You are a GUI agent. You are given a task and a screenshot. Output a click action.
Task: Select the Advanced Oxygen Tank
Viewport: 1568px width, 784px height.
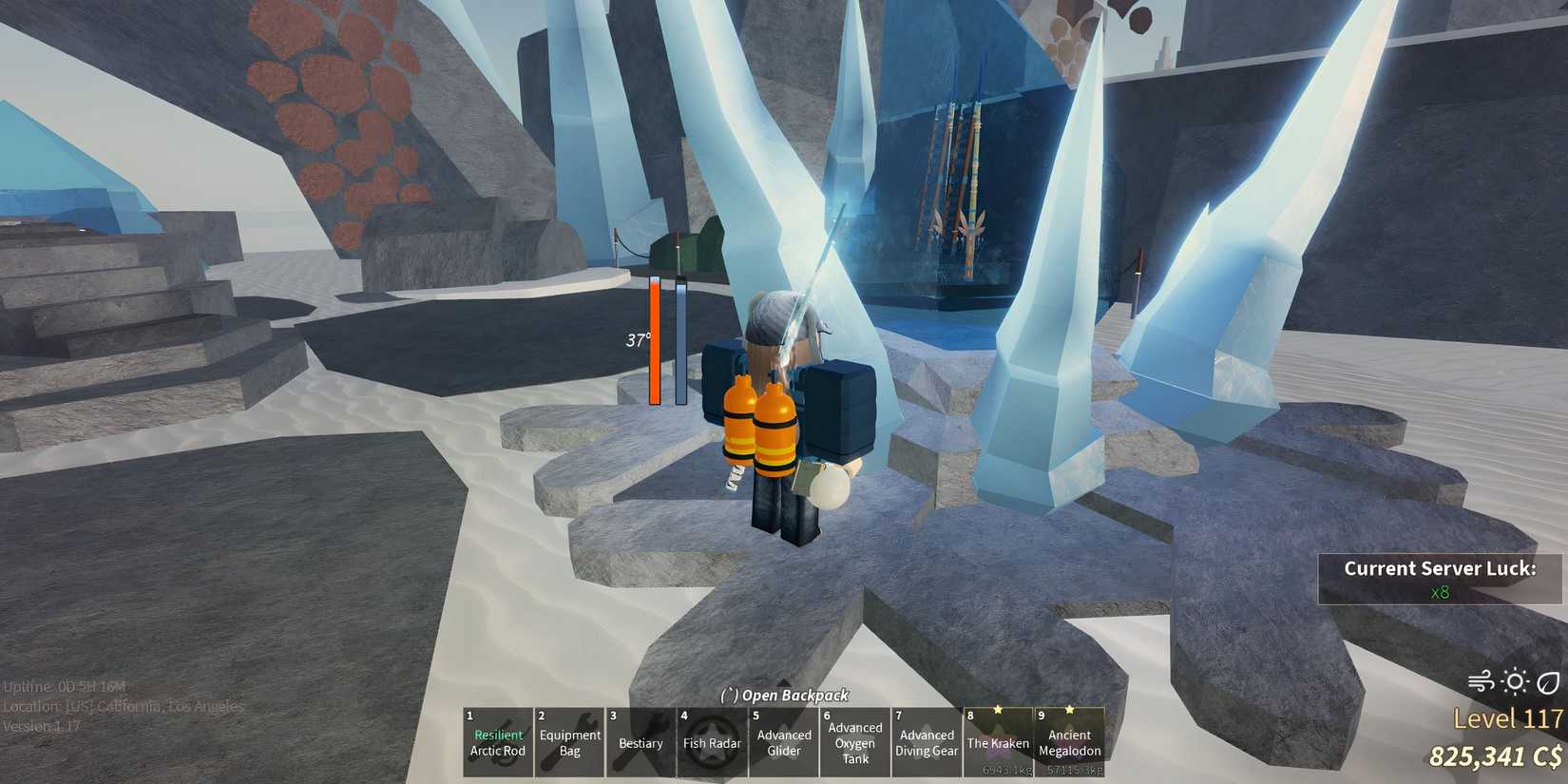854,741
